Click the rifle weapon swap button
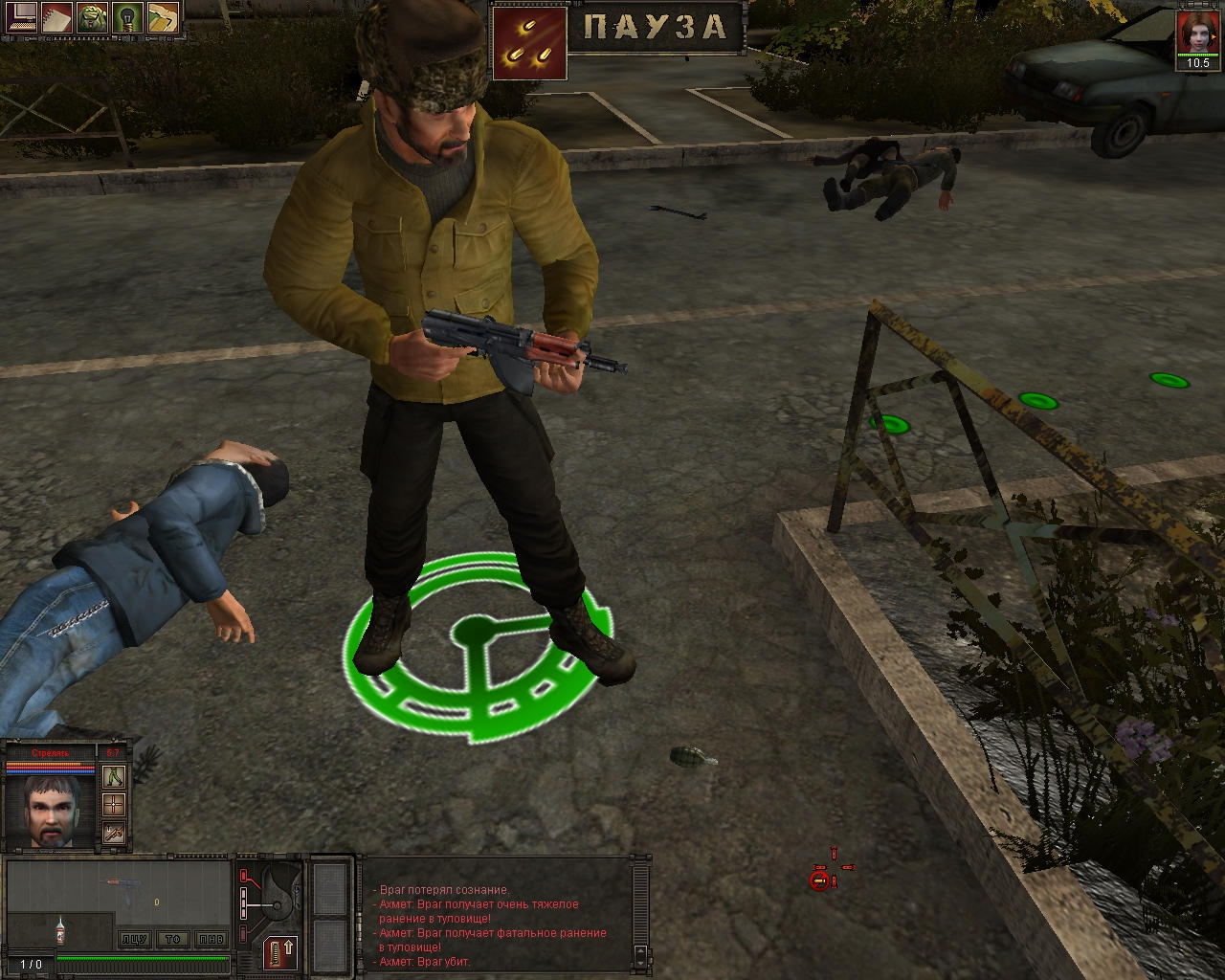1225x980 pixels. point(114,833)
